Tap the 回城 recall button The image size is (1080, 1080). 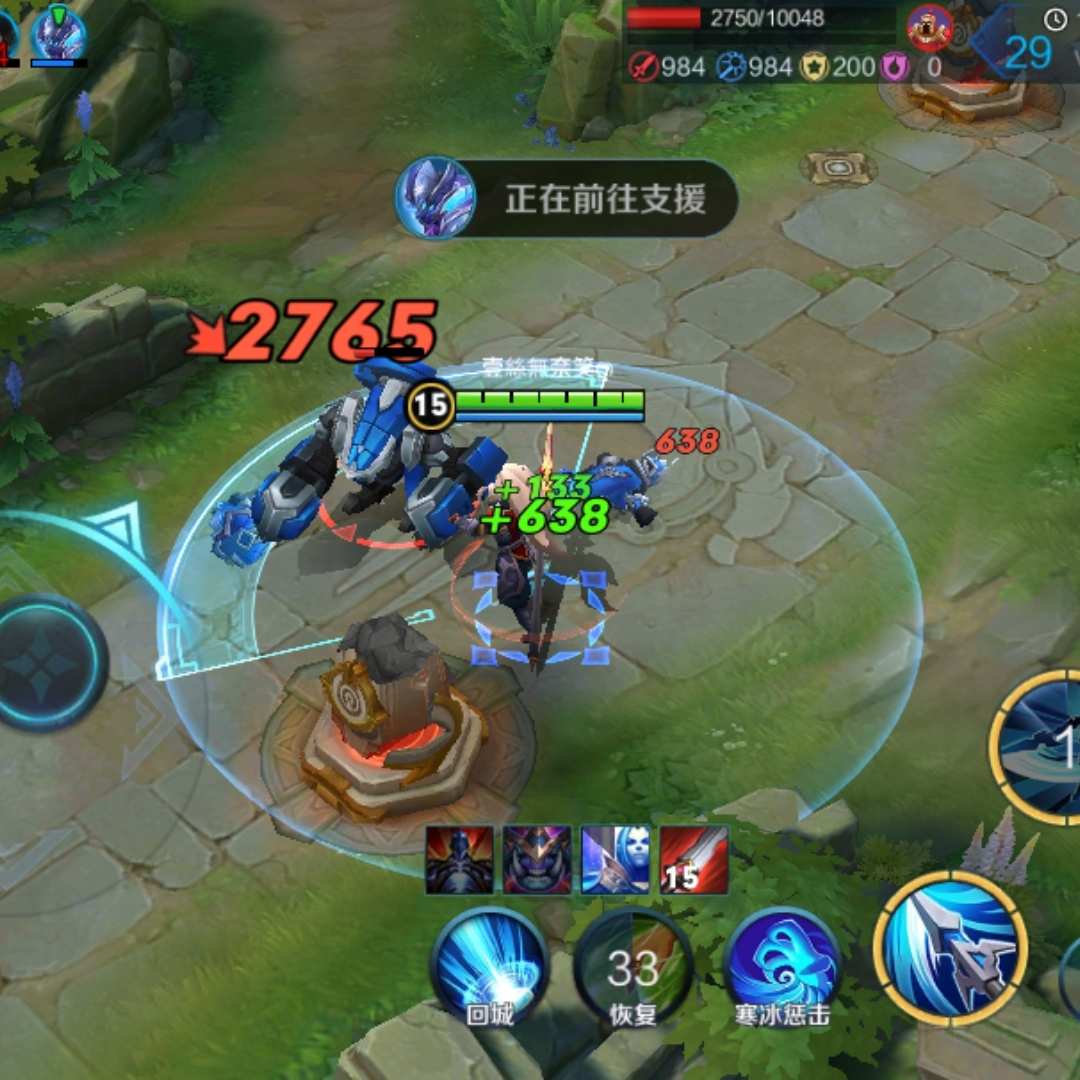pyautogui.click(x=489, y=967)
